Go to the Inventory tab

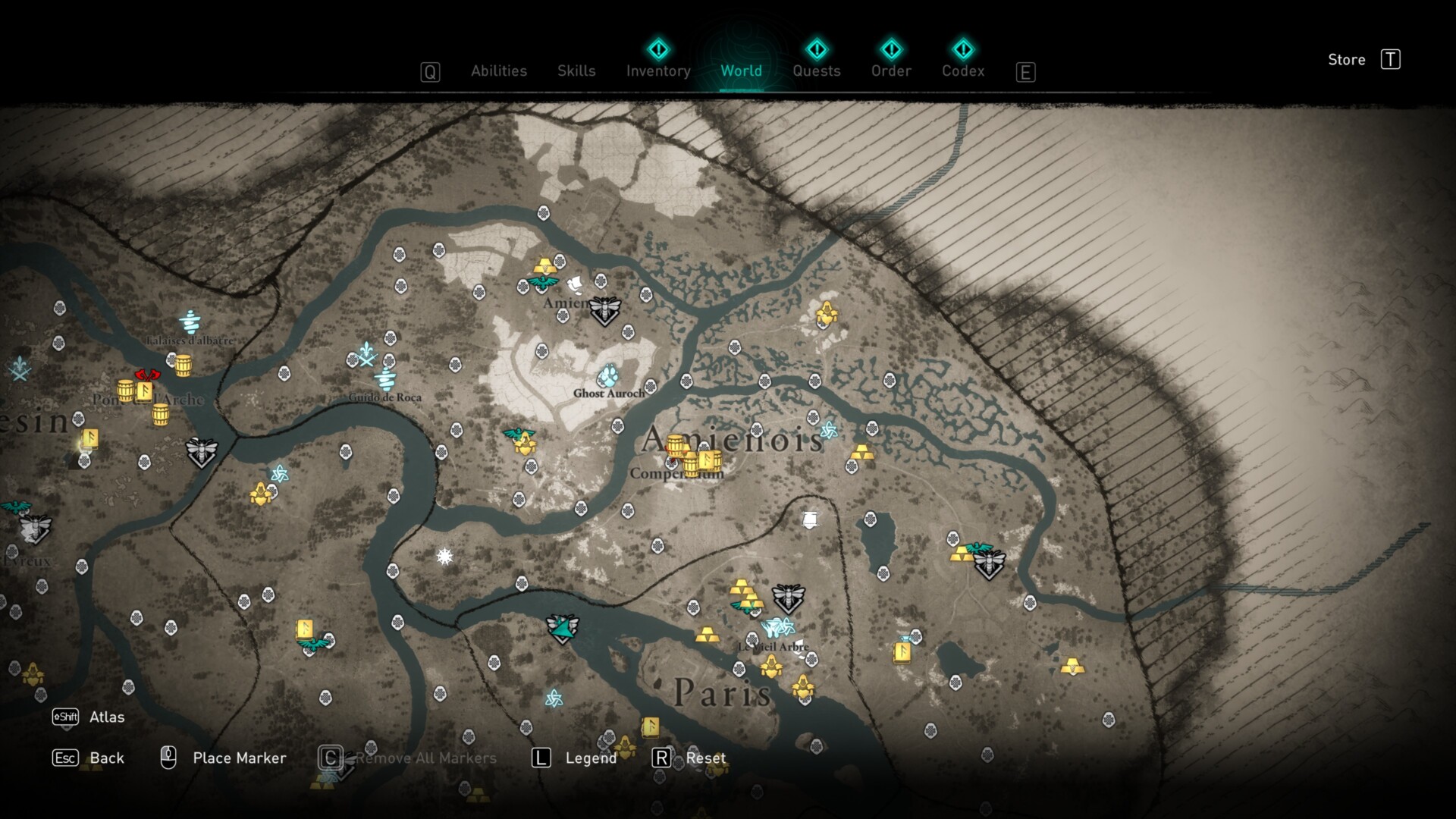coord(658,71)
